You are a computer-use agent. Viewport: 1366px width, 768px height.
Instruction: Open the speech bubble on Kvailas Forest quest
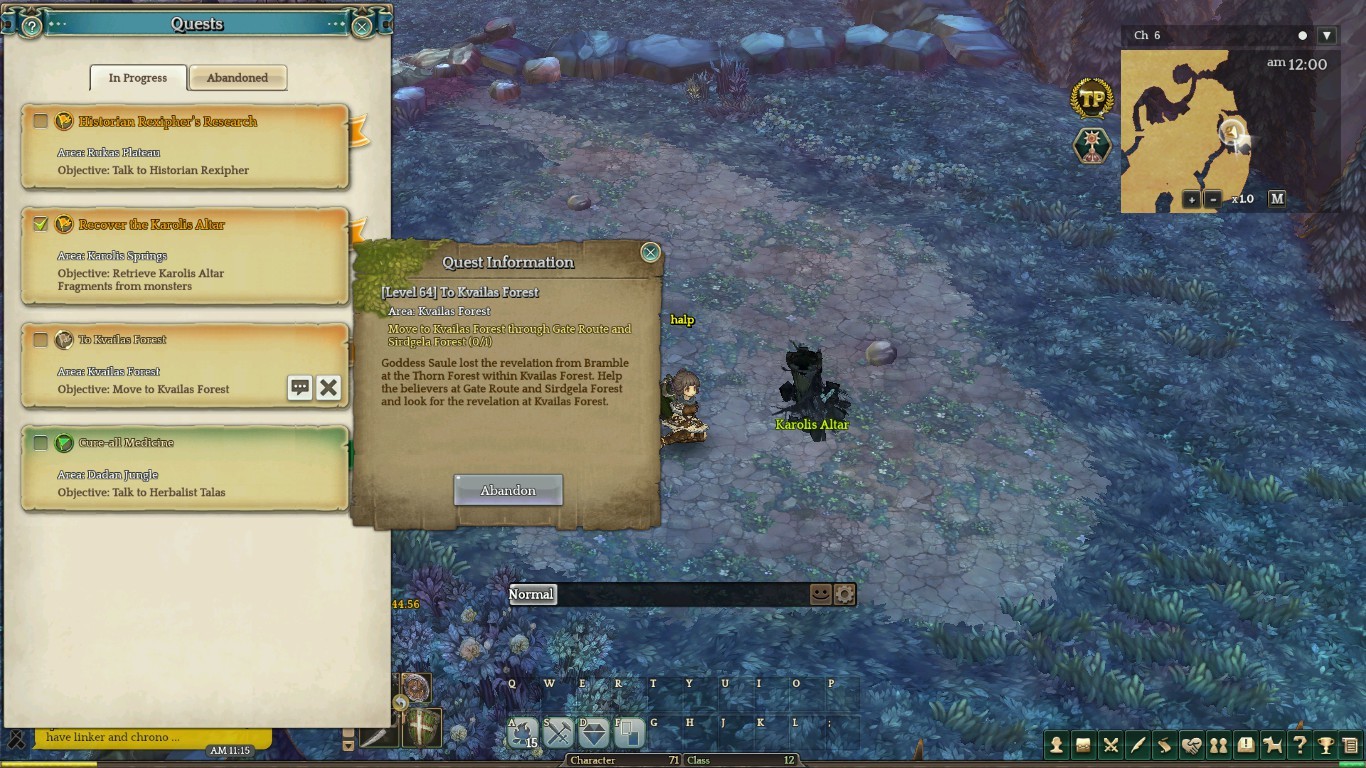click(x=300, y=388)
